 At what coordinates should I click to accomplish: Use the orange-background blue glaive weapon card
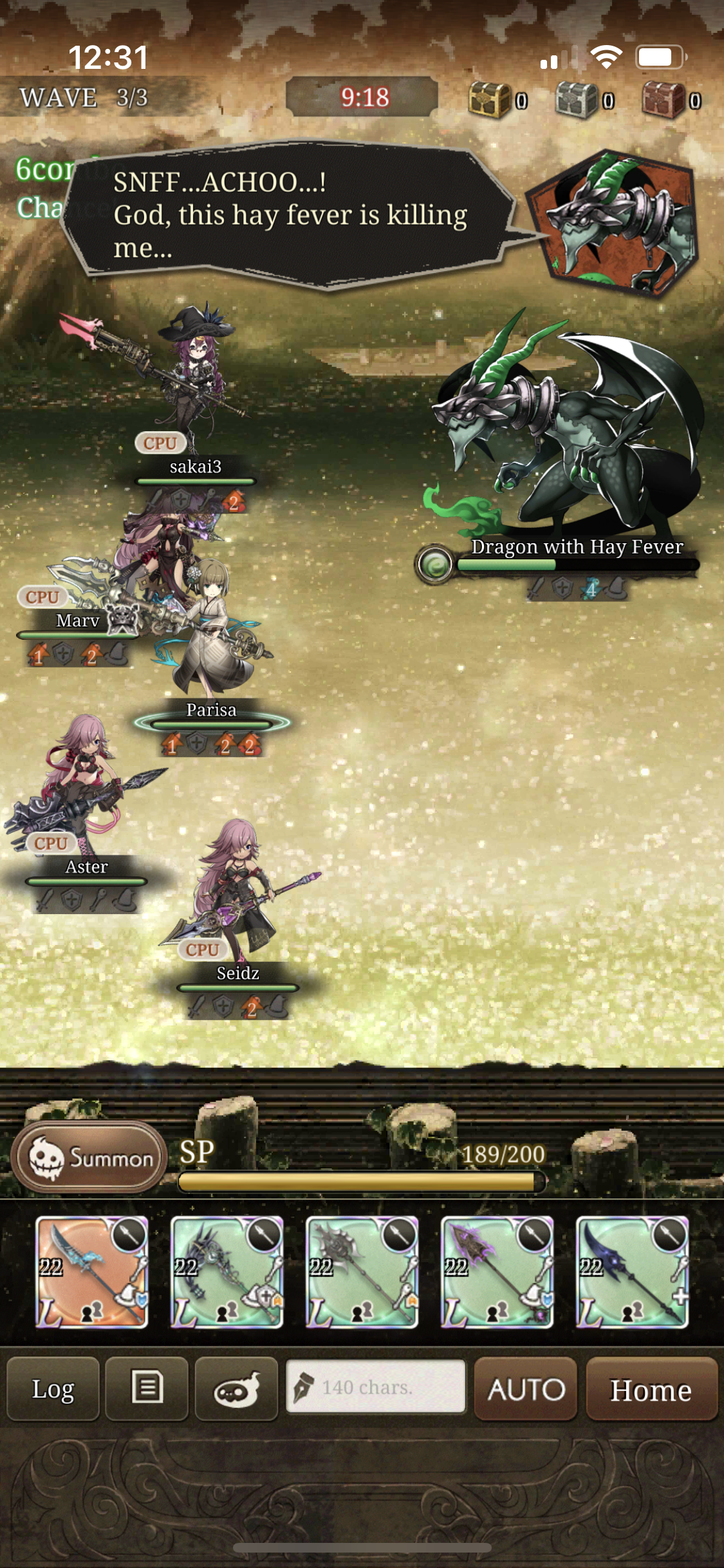click(91, 1271)
